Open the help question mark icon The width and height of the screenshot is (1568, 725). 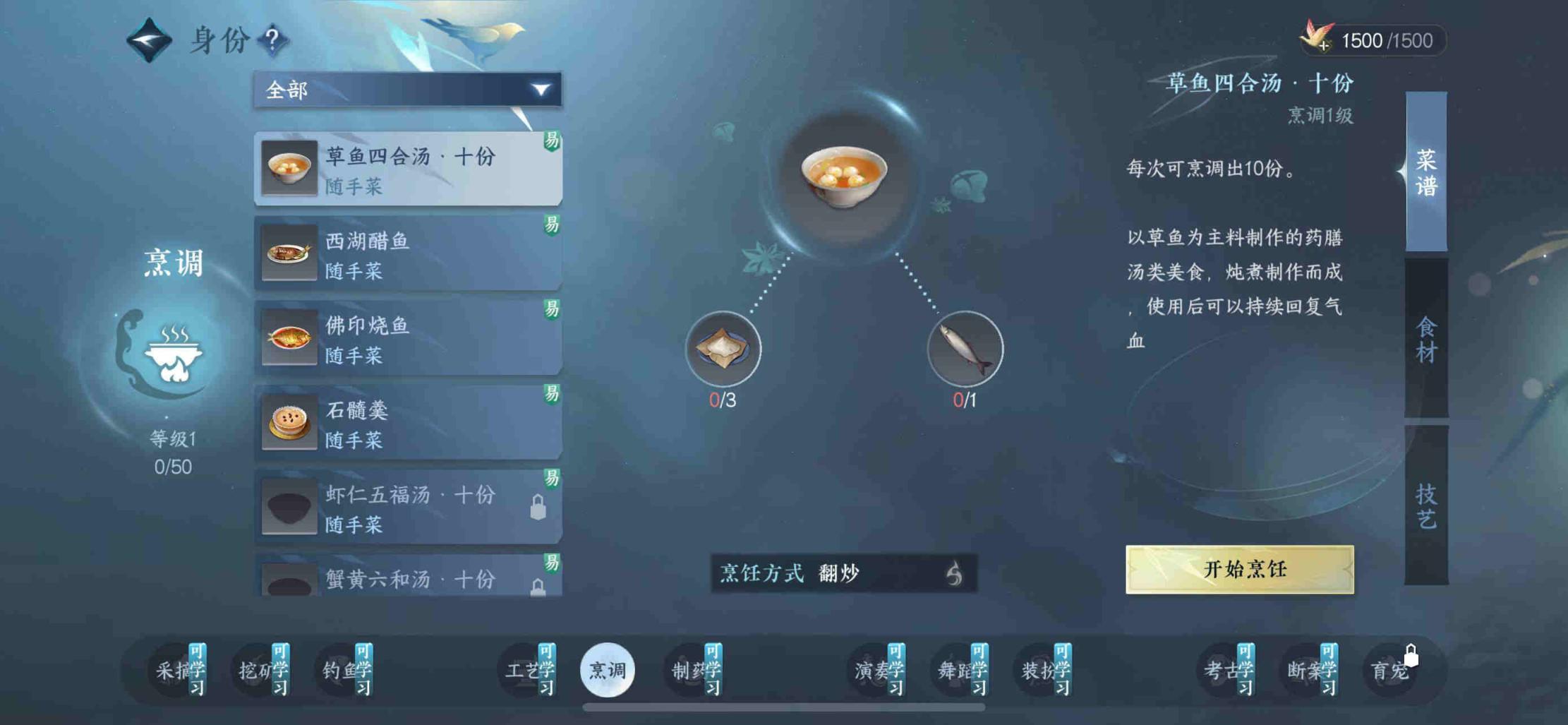(272, 39)
